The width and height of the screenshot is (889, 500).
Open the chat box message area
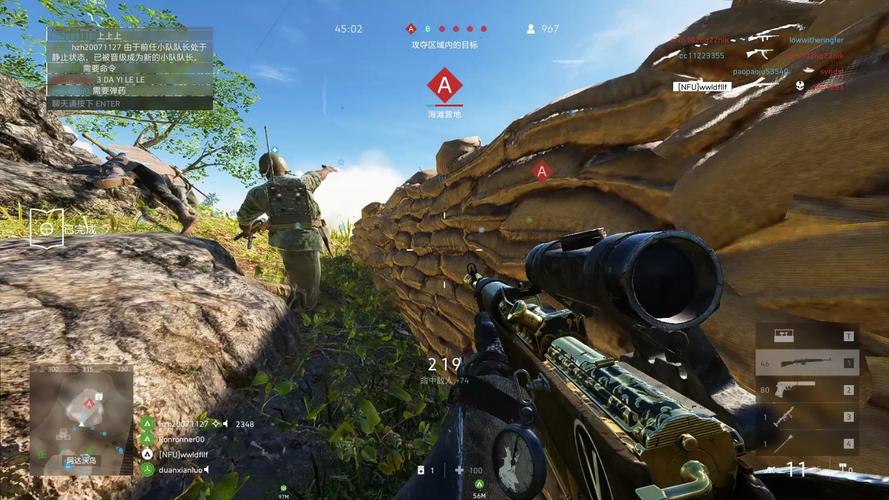[x=130, y=62]
